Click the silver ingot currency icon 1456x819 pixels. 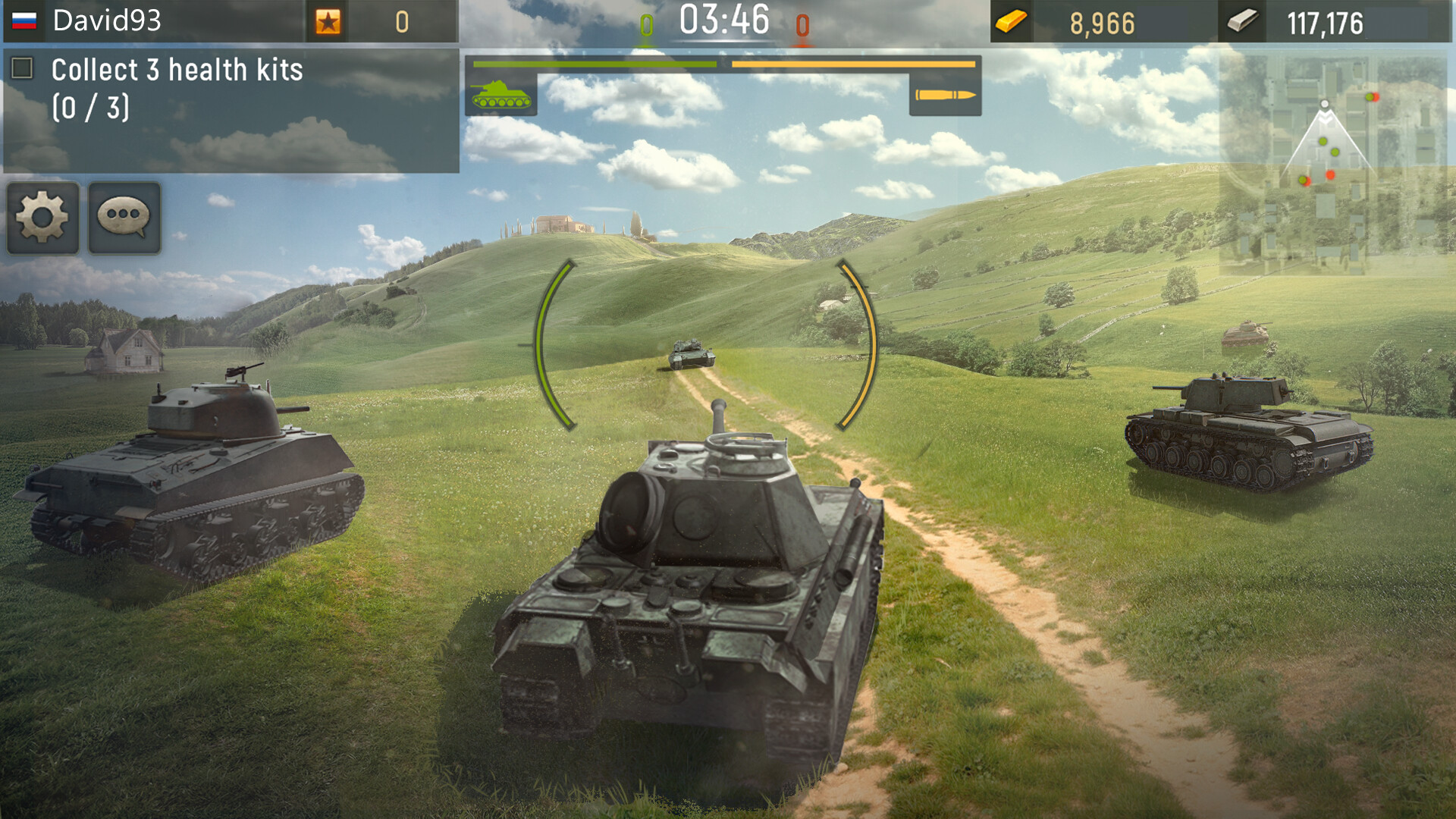click(1241, 23)
